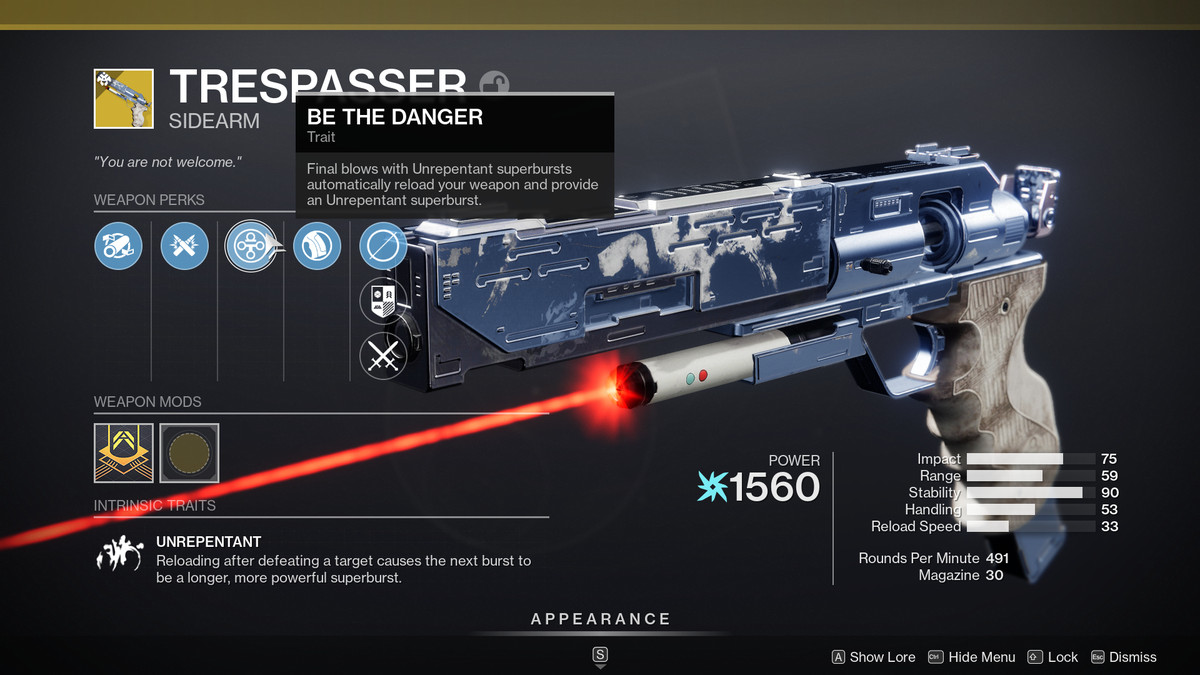Click the Trespasser weapon thumbnail icon
The height and width of the screenshot is (675, 1200).
coord(123,98)
